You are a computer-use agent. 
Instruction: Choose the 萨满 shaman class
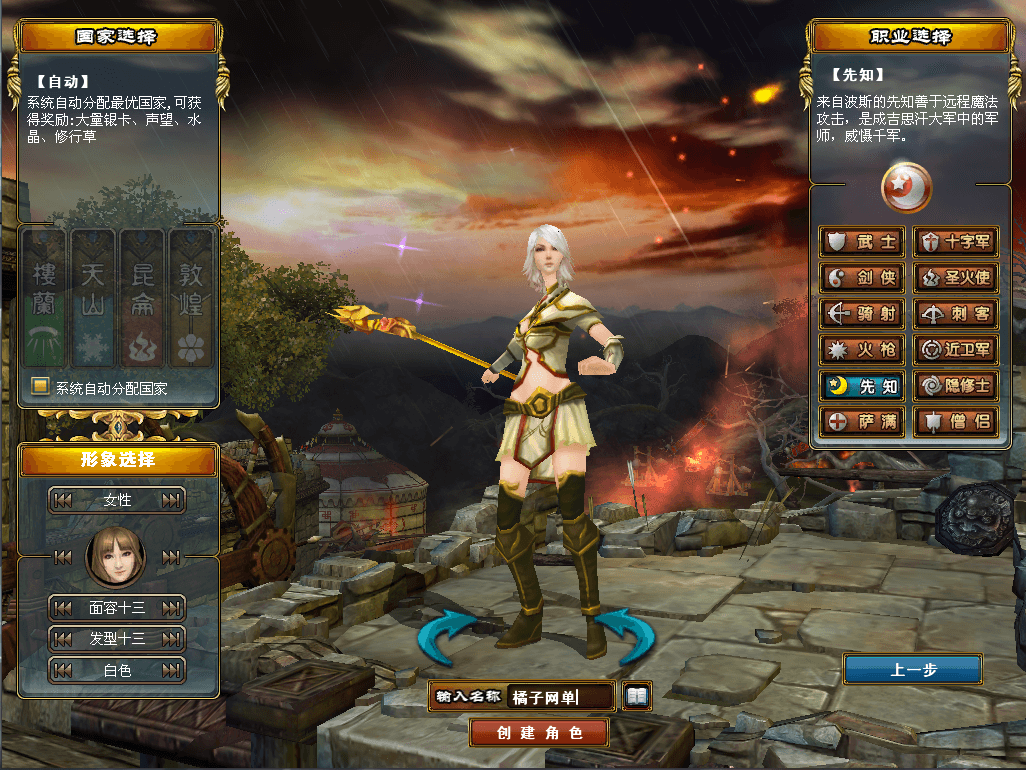click(x=862, y=422)
